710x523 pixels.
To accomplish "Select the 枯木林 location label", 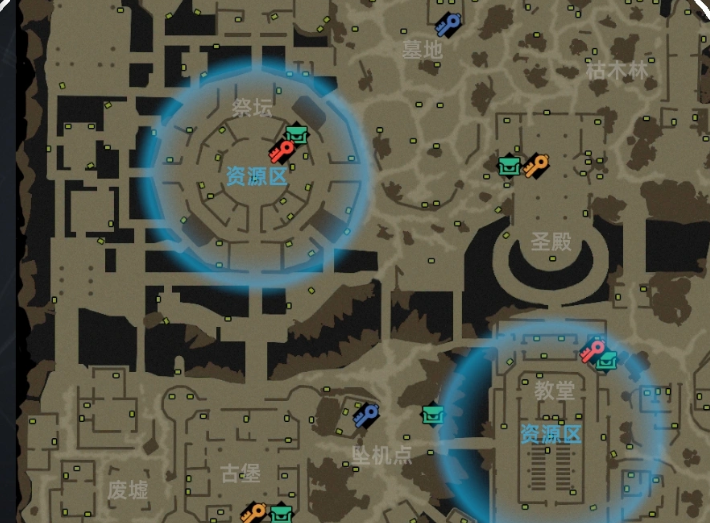I will click(617, 72).
